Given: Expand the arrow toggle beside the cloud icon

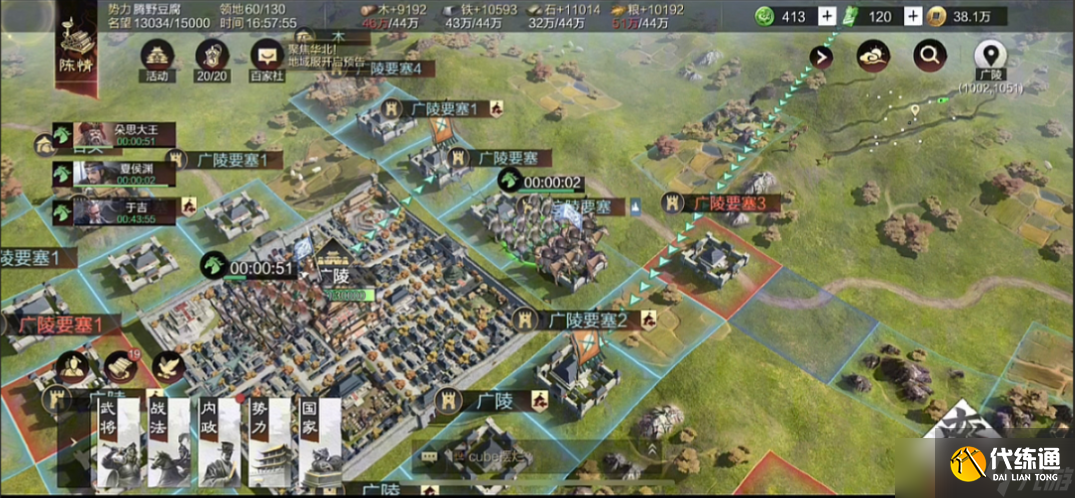Looking at the screenshot, I should point(821,56).
